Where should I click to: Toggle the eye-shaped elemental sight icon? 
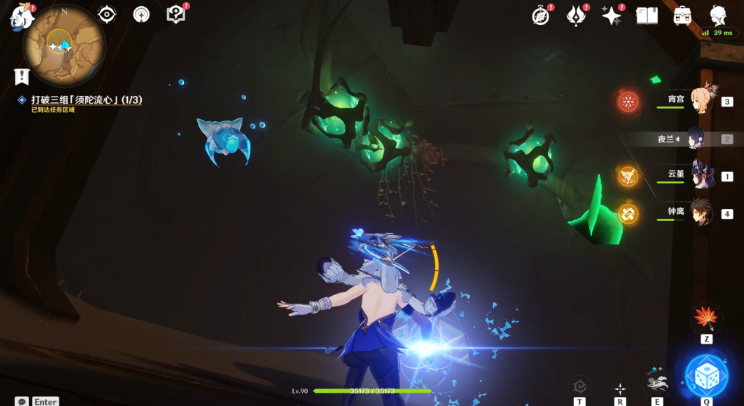pos(107,14)
